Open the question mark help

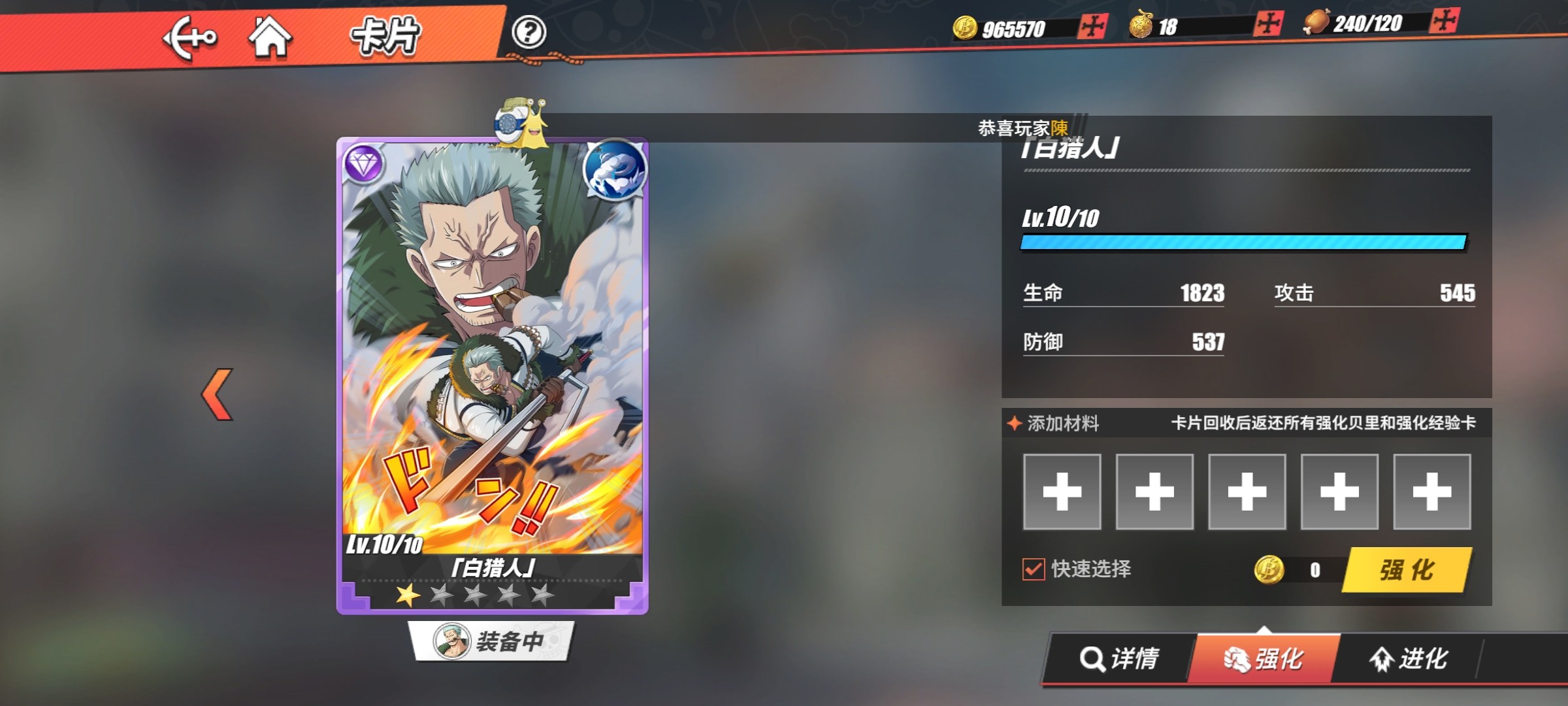(x=529, y=32)
